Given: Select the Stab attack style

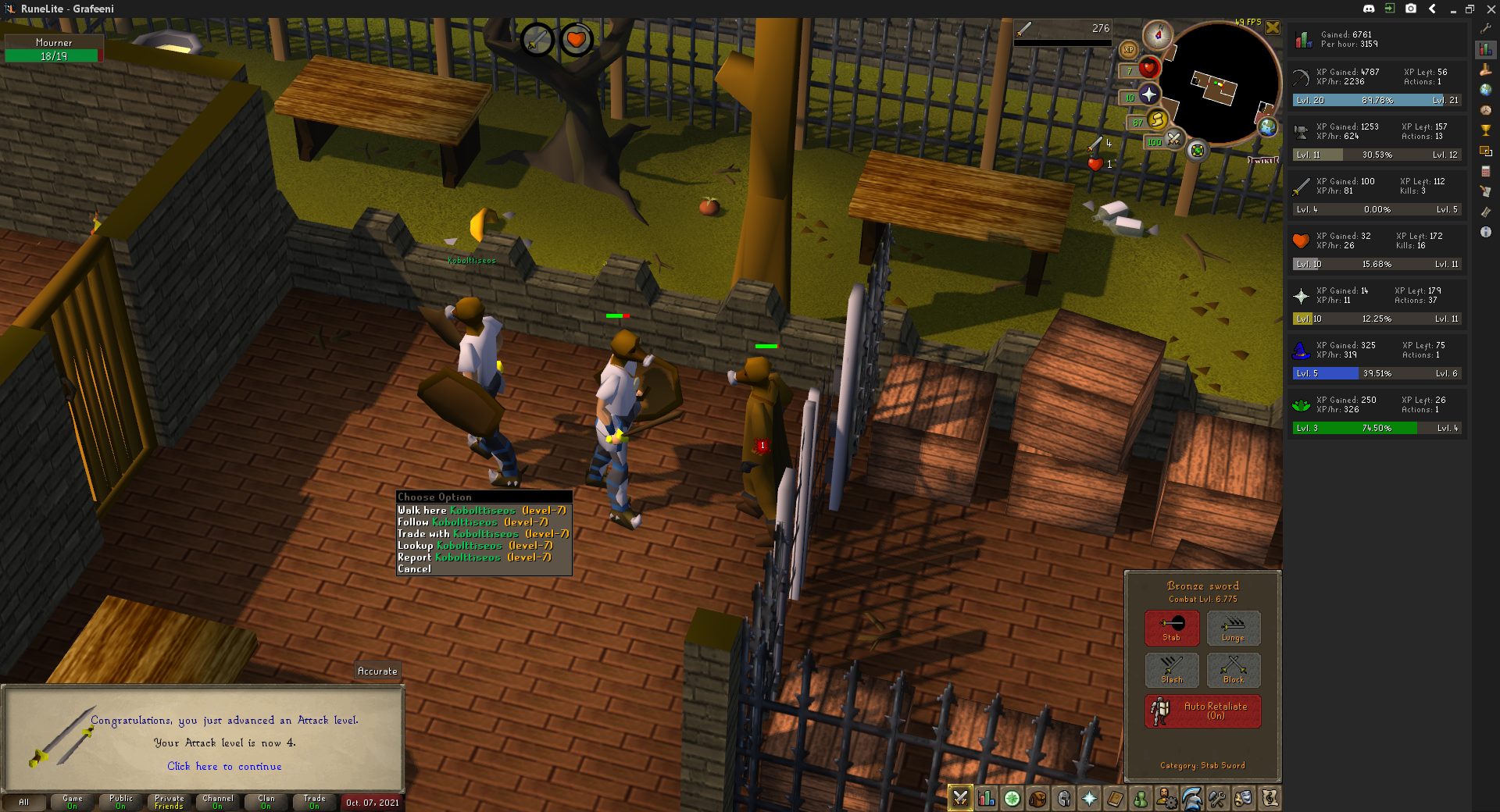Looking at the screenshot, I should 1171,628.
